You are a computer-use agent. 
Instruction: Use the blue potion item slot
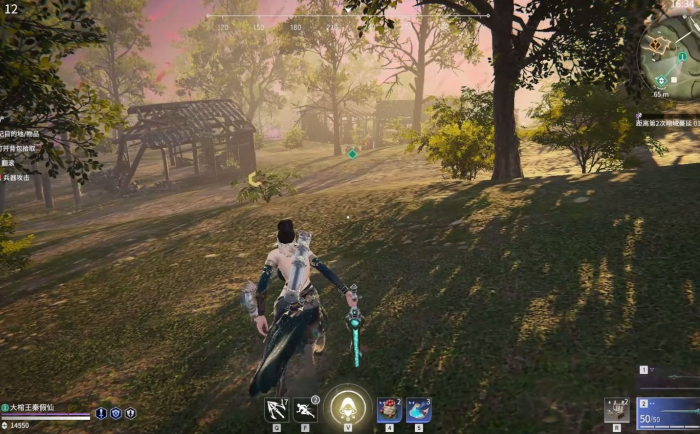click(x=418, y=409)
